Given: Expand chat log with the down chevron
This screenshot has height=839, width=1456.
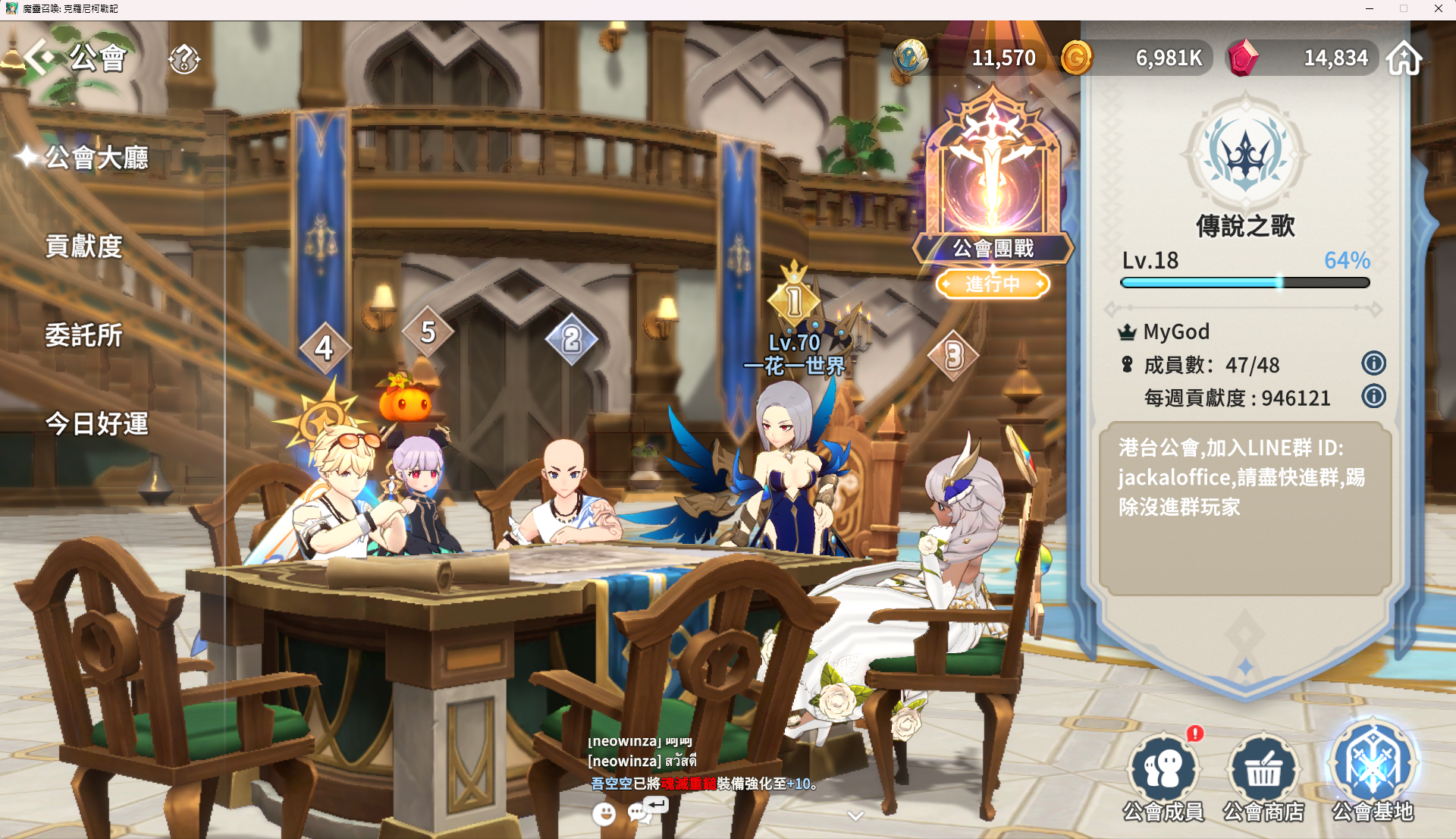Looking at the screenshot, I should [x=855, y=816].
